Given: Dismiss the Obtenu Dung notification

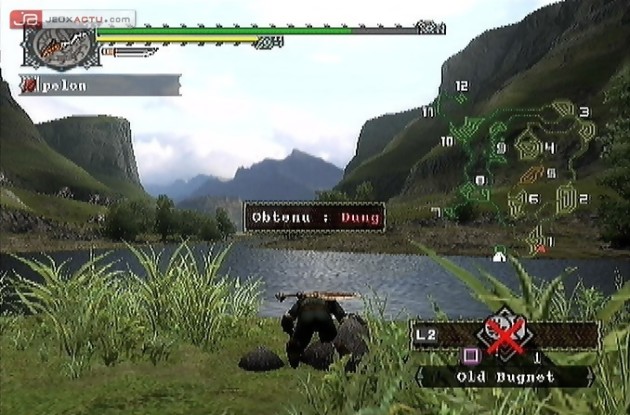Looking at the screenshot, I should point(315,215).
